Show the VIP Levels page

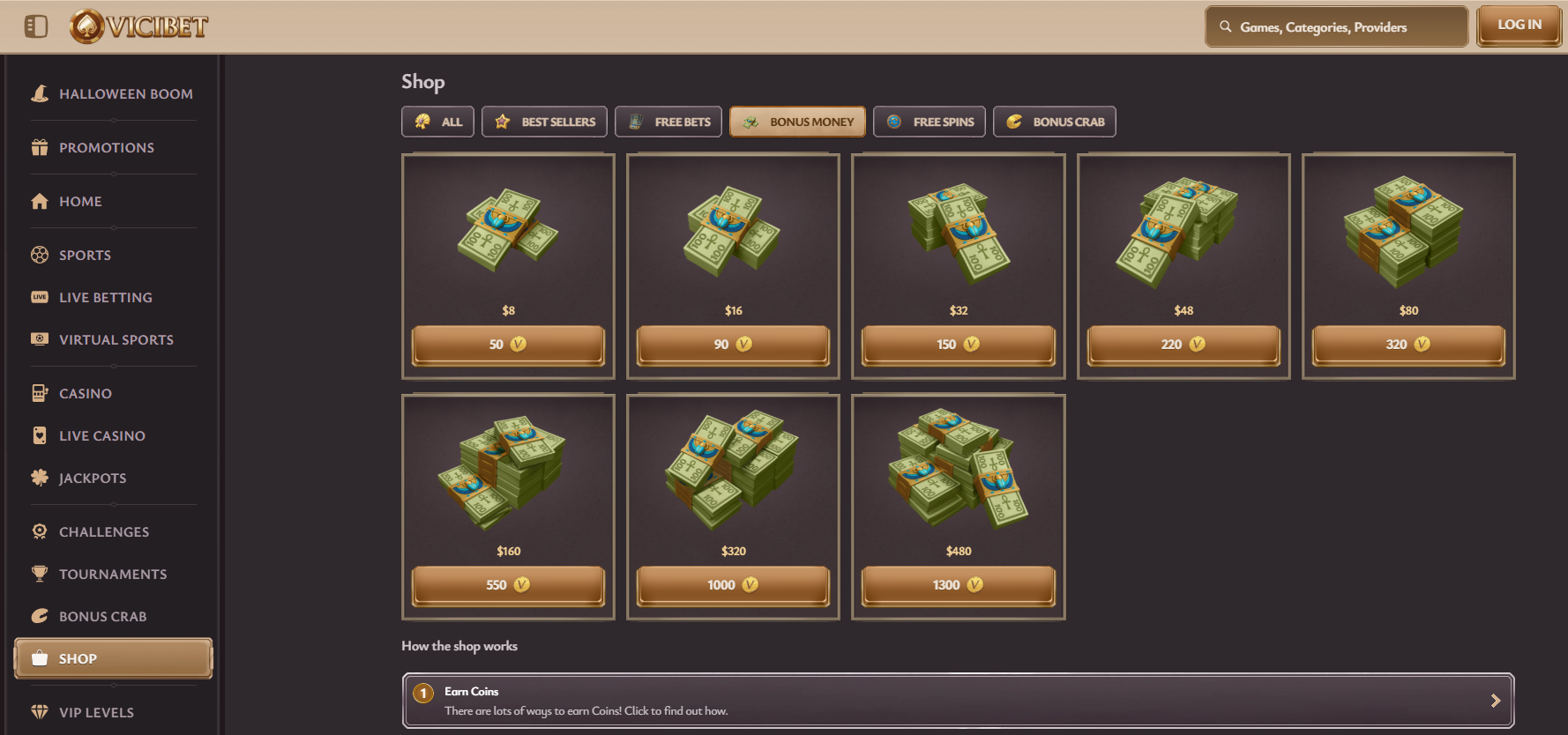[x=96, y=713]
